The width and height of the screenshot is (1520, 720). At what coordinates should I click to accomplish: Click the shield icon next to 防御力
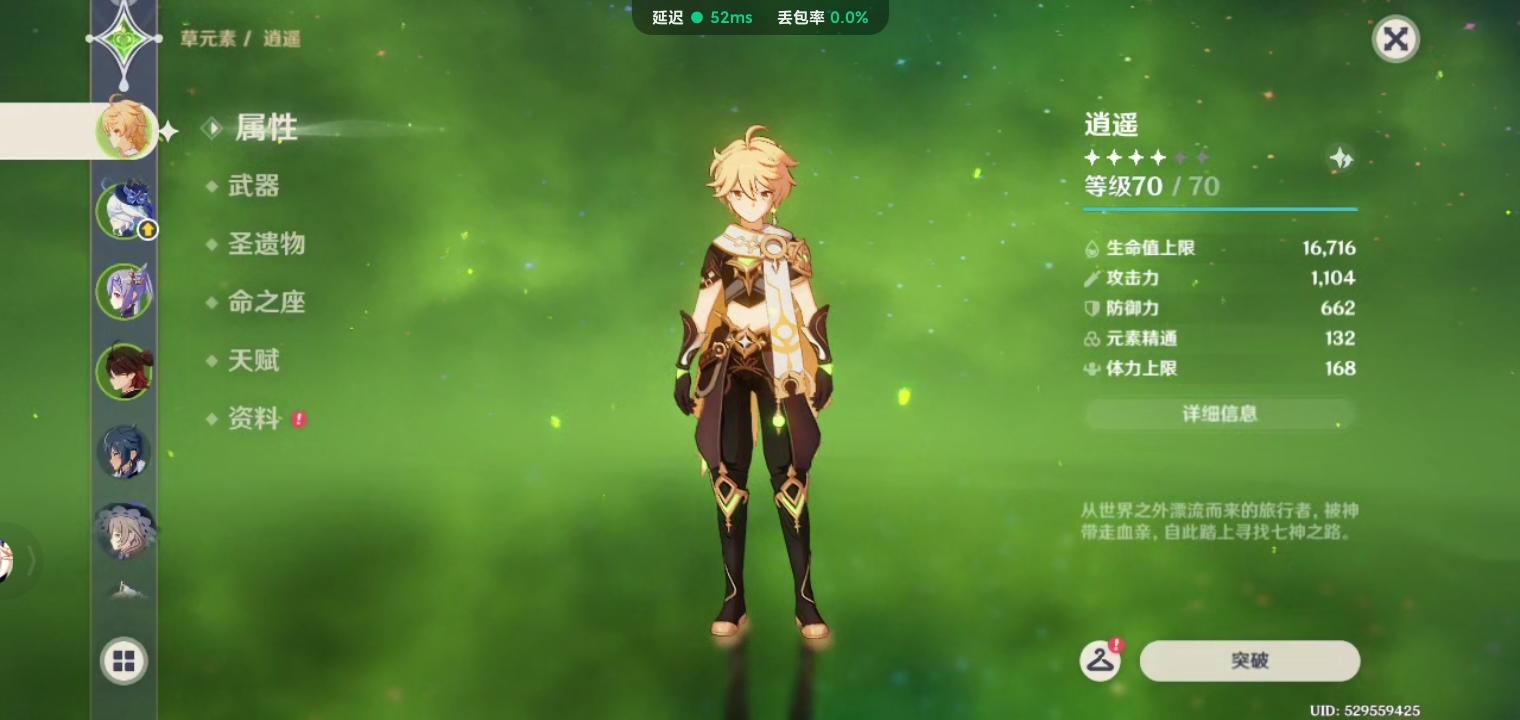pyautogui.click(x=1092, y=308)
